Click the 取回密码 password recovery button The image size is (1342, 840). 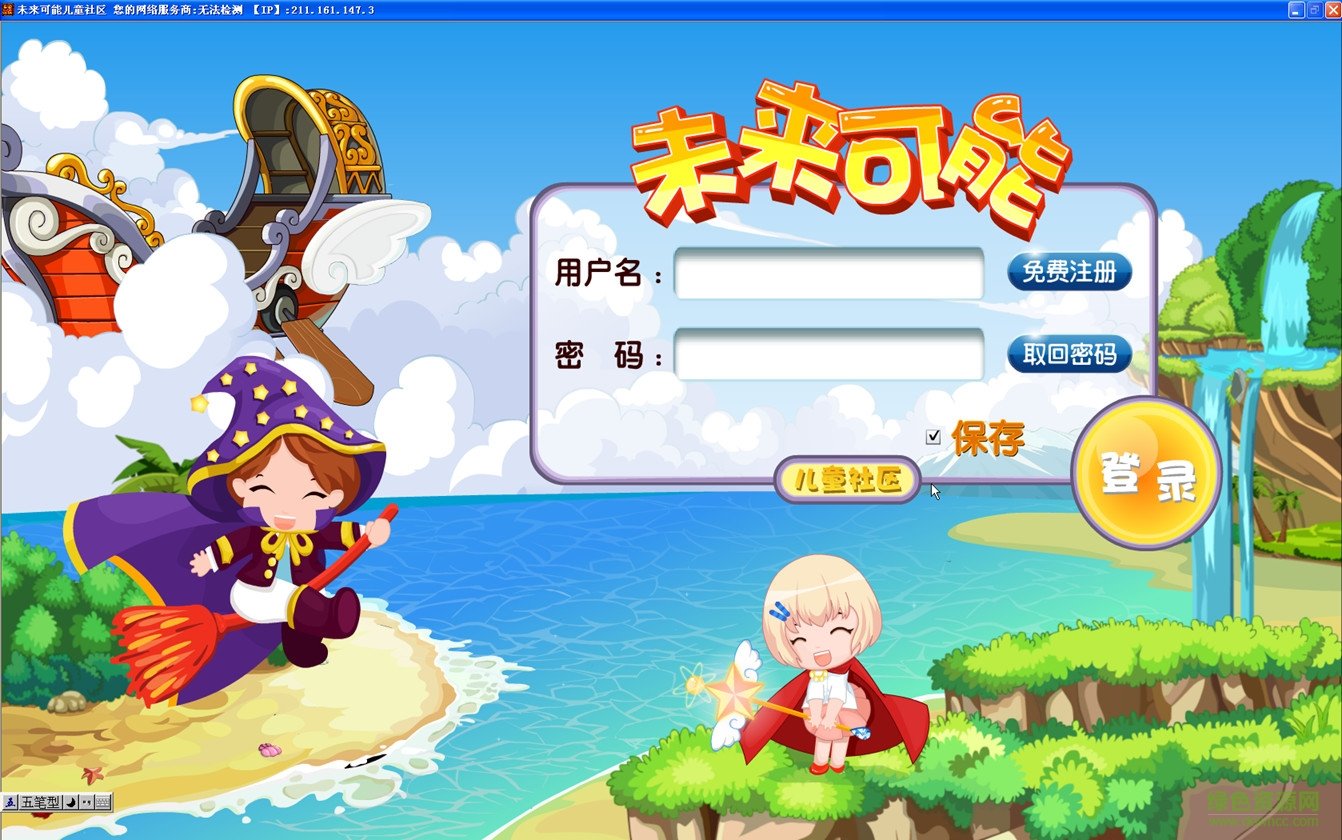(1067, 354)
